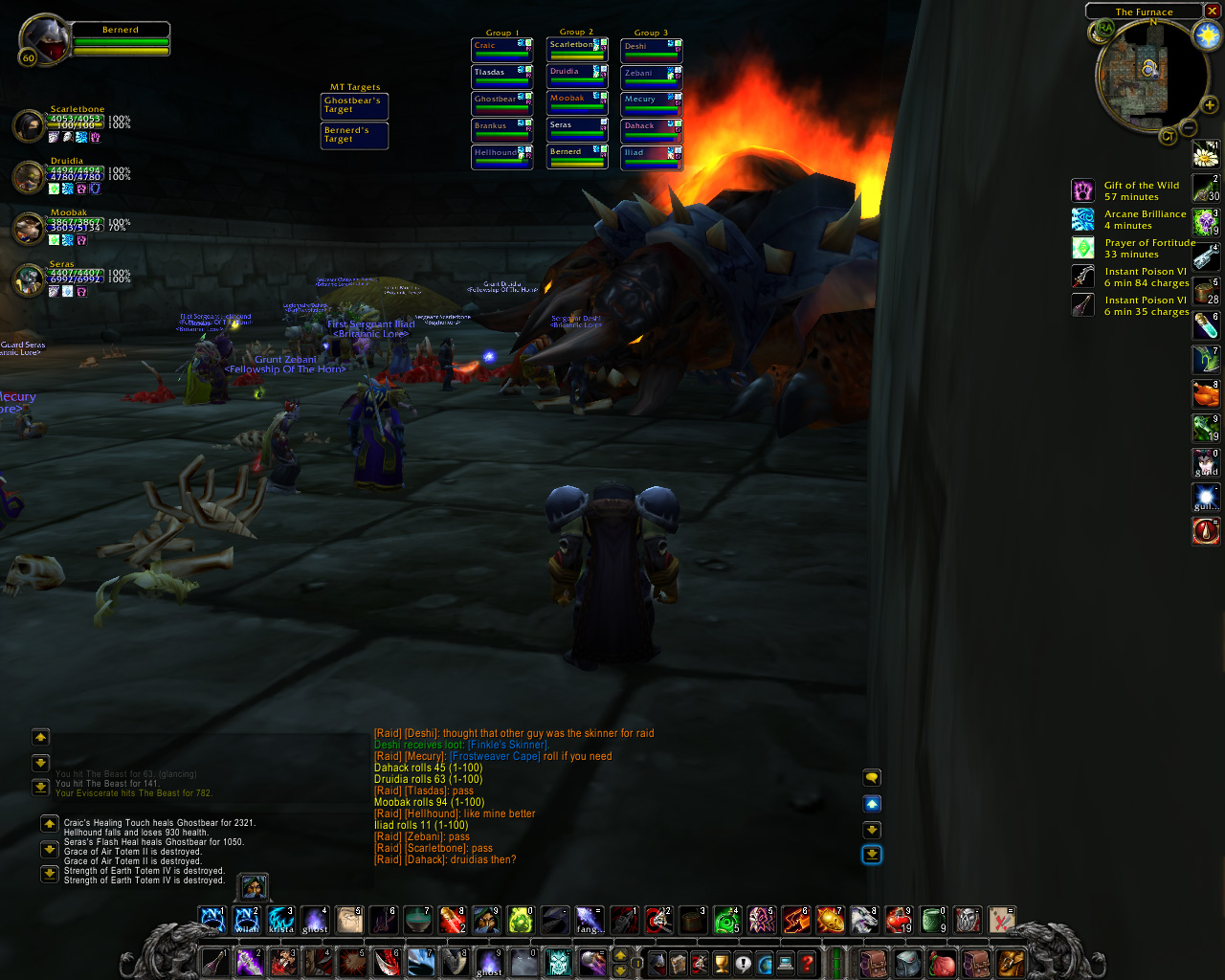Select Bernerd's Target frame
1225x980 pixels.
pos(354,135)
